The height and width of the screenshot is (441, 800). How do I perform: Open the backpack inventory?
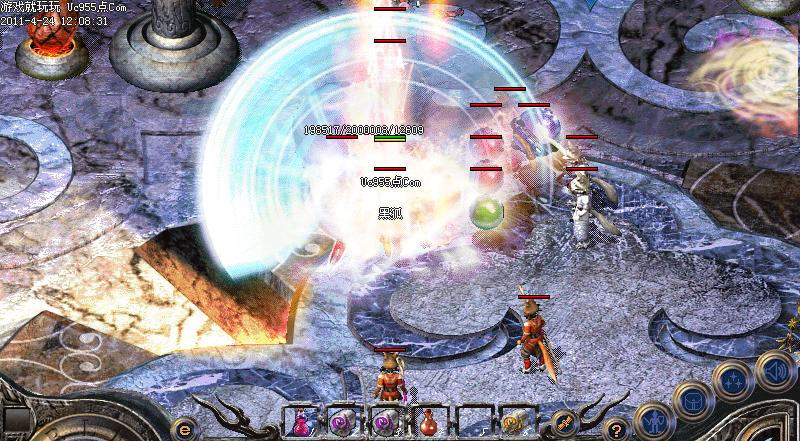click(694, 401)
